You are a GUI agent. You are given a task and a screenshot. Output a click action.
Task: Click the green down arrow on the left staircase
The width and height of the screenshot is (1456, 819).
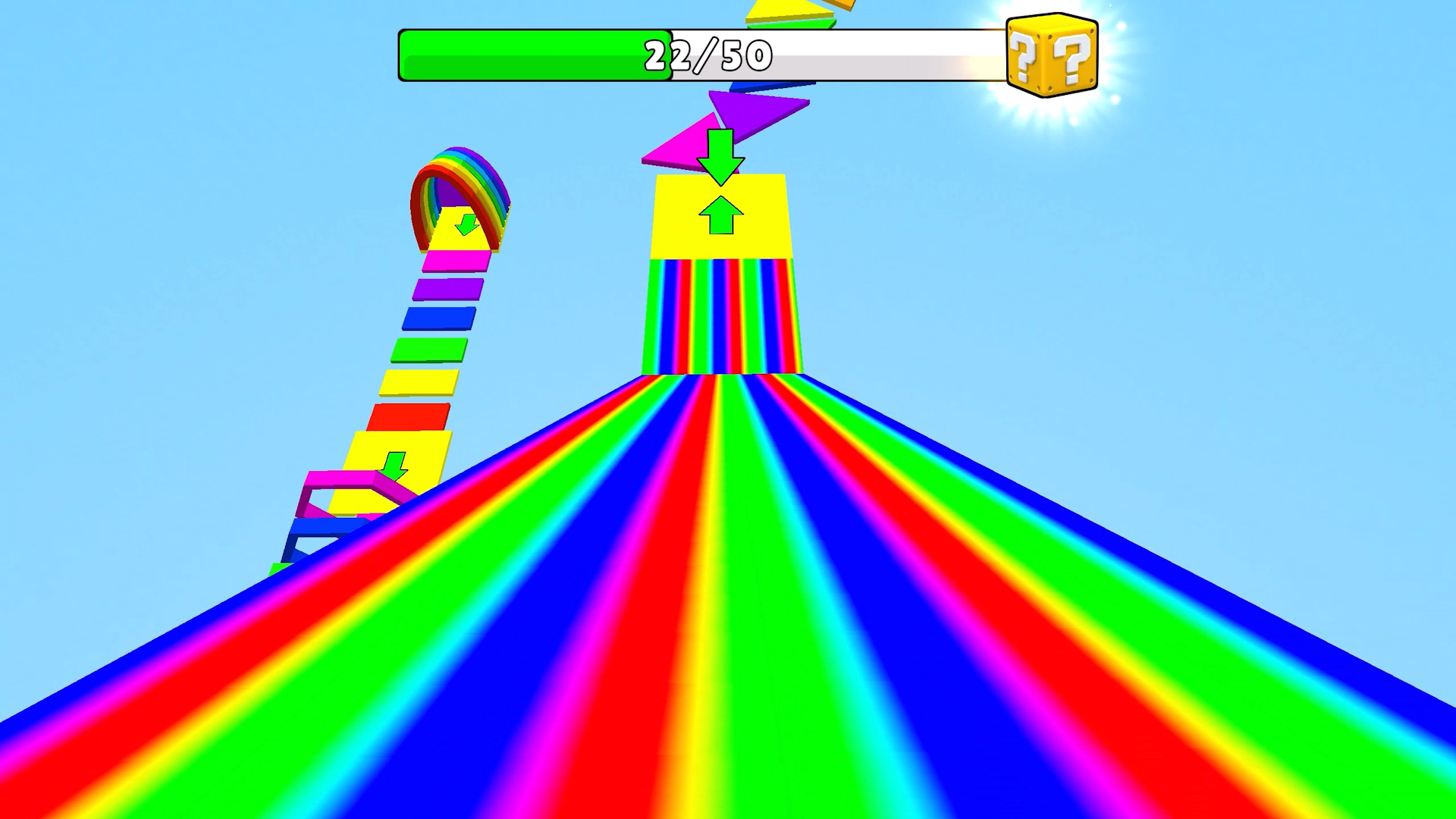tap(395, 466)
